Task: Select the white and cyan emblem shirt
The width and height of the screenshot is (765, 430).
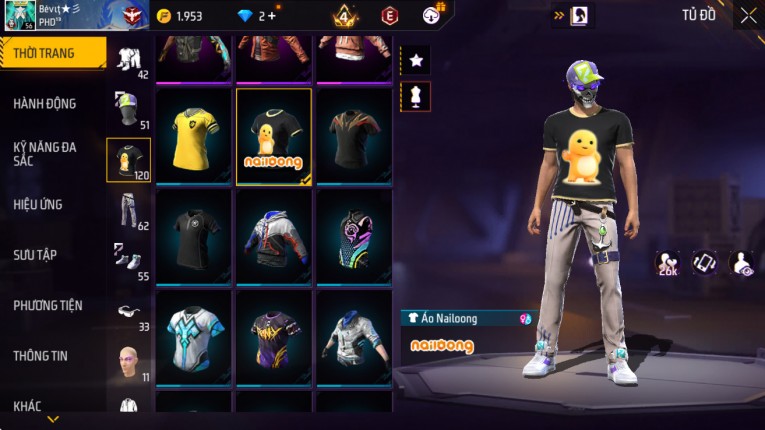Action: click(195, 337)
